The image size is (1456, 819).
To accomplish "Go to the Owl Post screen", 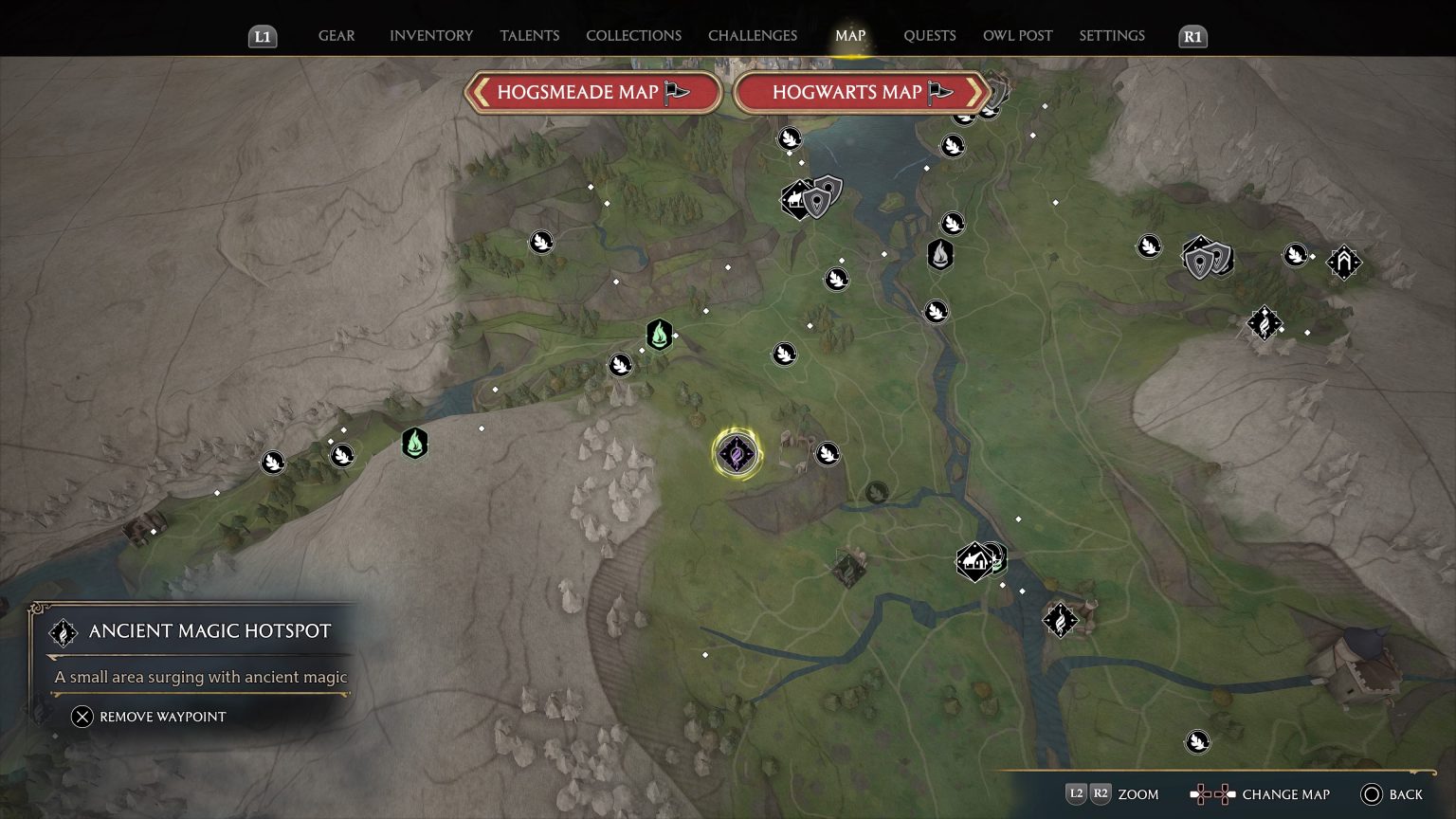I will click(1017, 35).
